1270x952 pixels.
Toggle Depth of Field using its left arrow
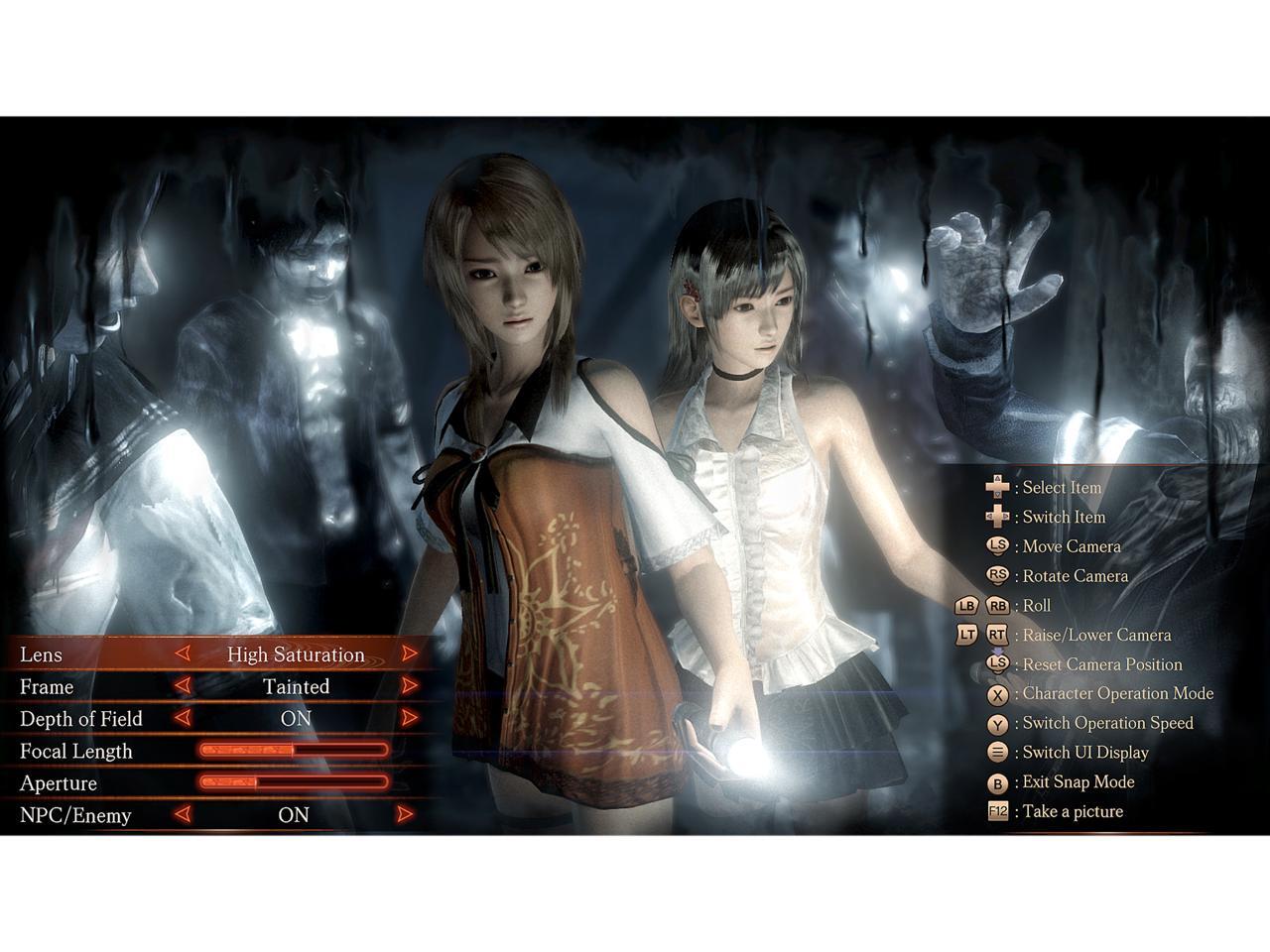[182, 717]
